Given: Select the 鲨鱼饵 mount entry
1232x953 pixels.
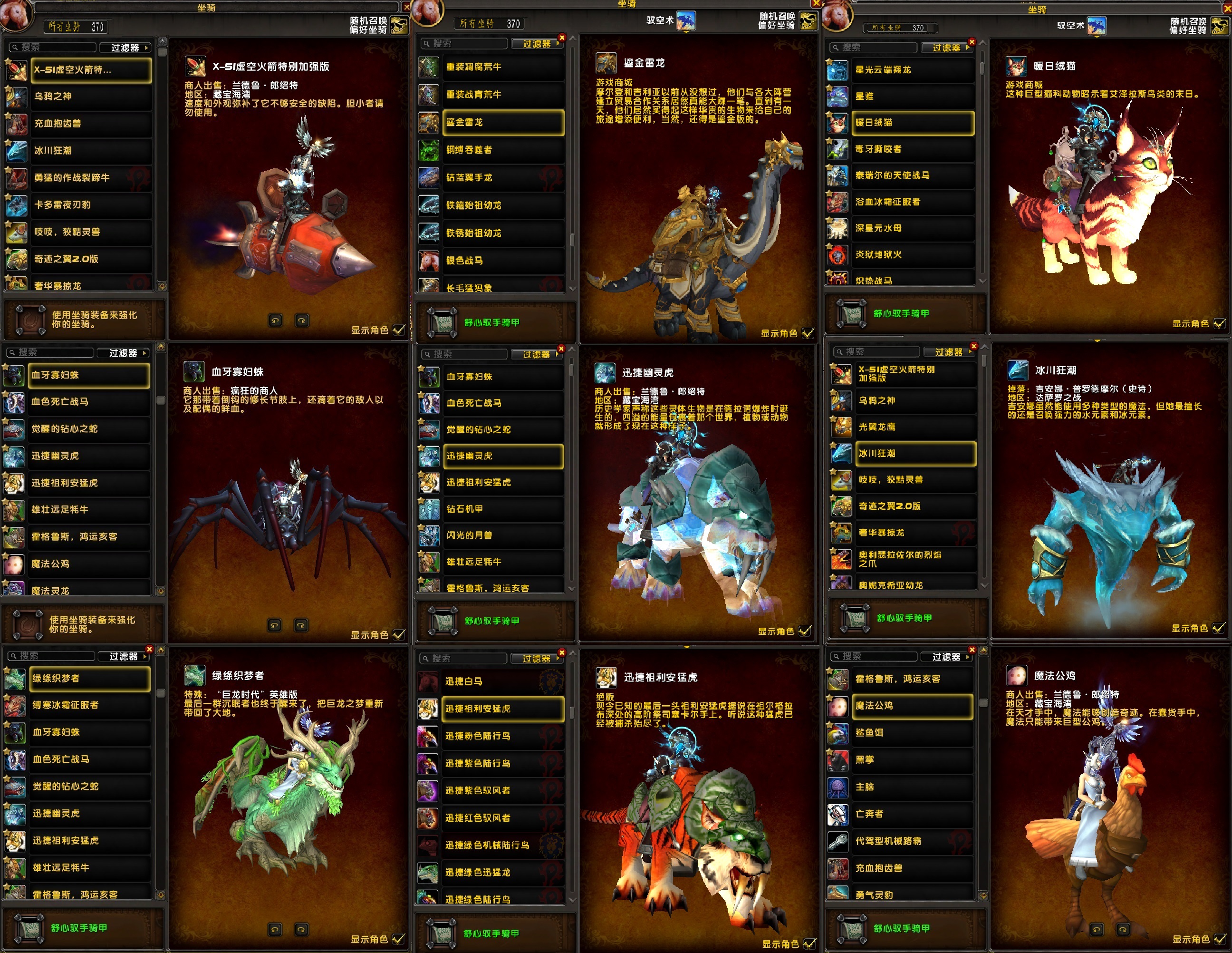Looking at the screenshot, I should [912, 733].
